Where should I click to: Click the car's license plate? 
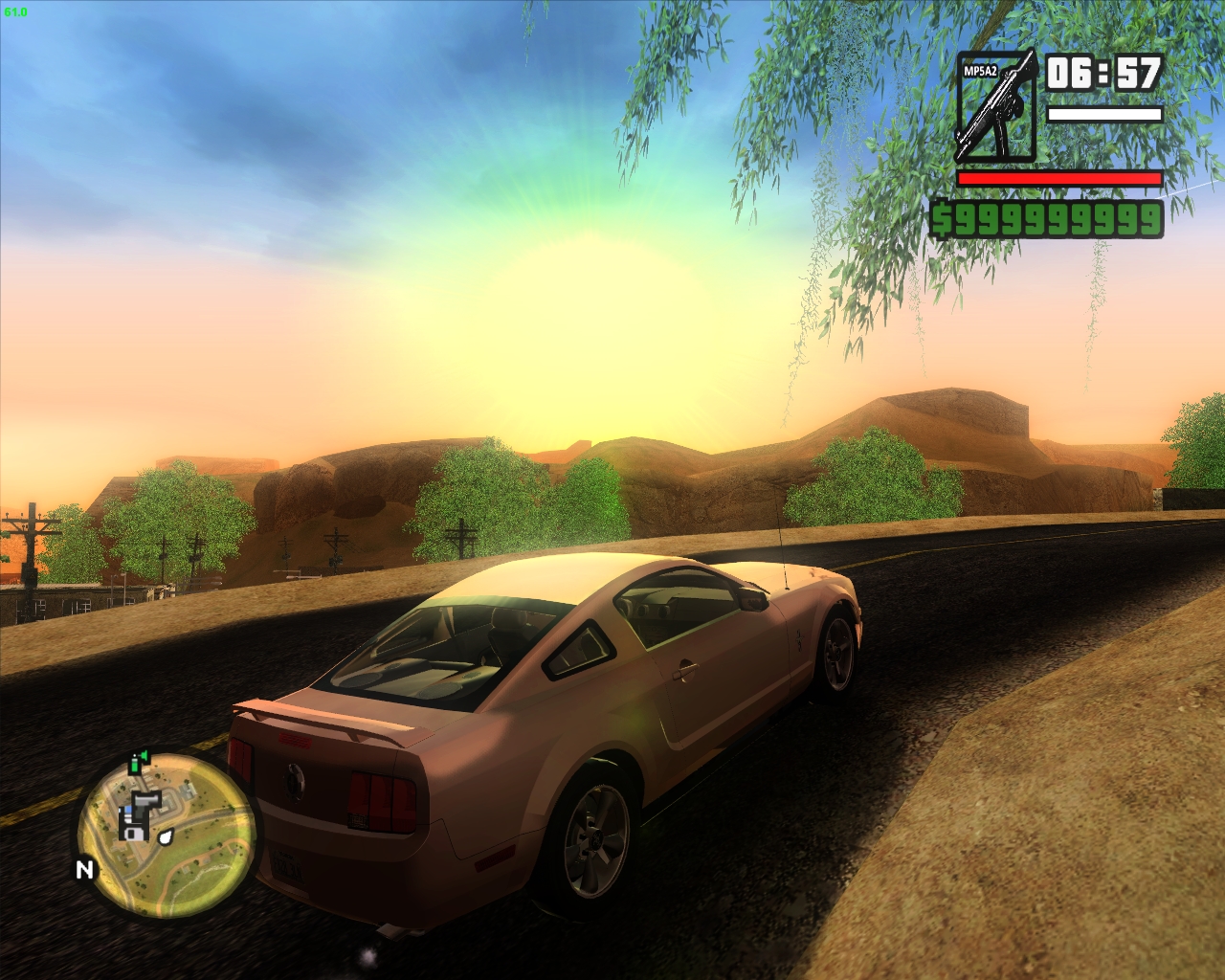click(x=288, y=864)
